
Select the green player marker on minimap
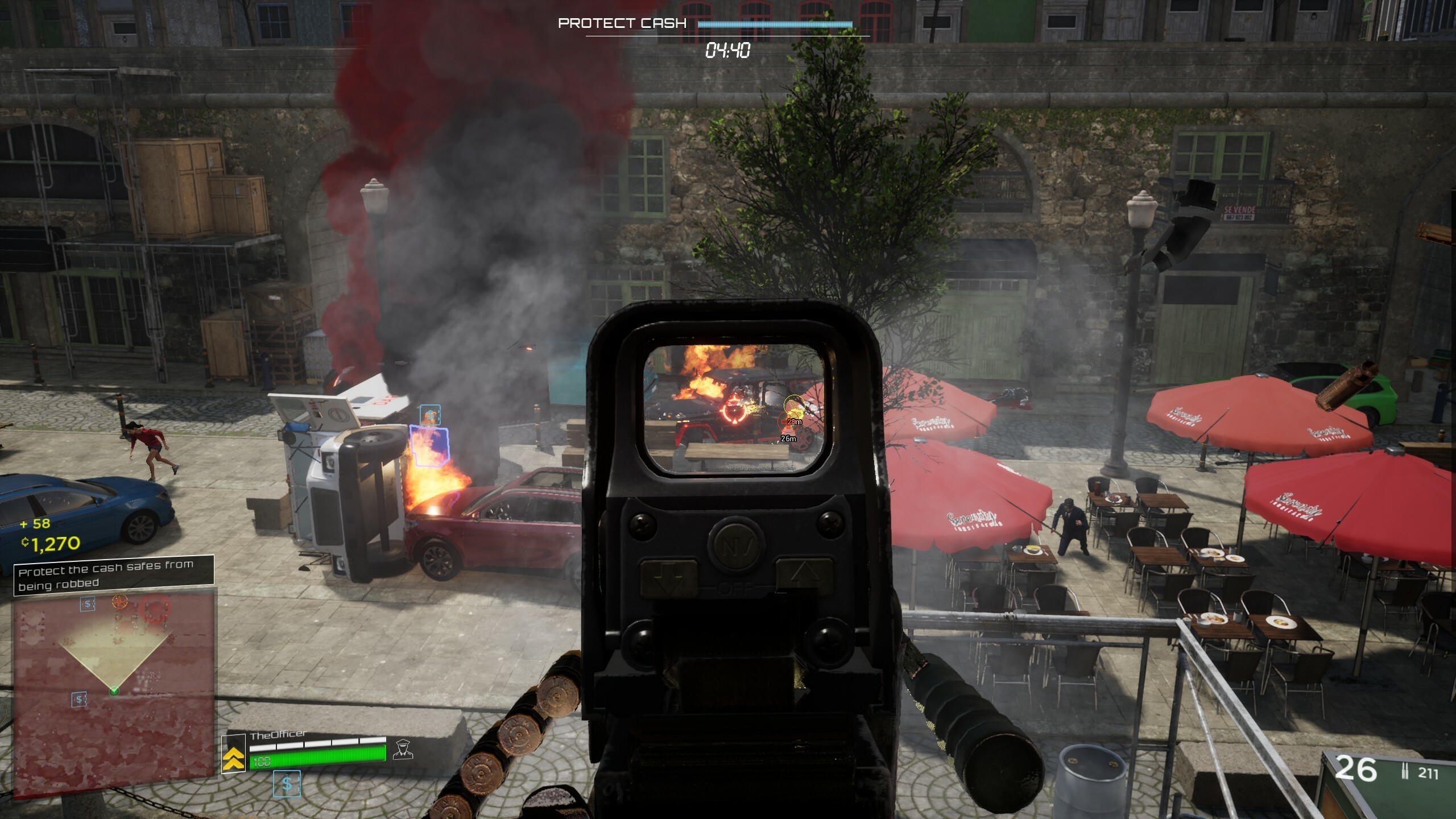pos(114,690)
